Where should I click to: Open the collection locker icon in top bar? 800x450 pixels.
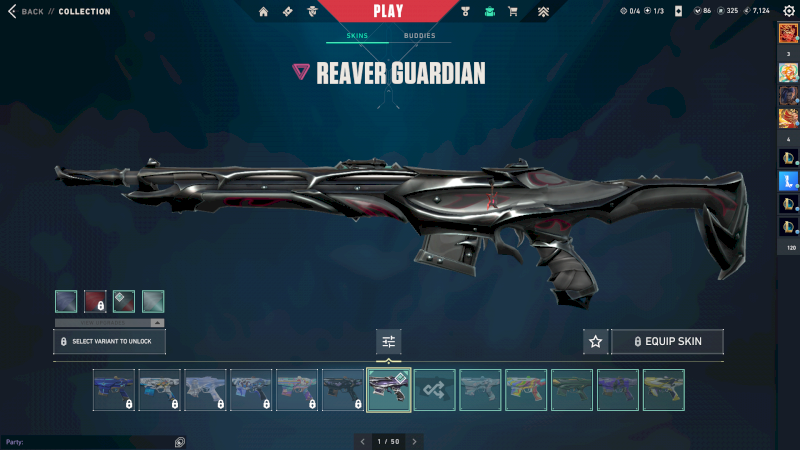489,12
